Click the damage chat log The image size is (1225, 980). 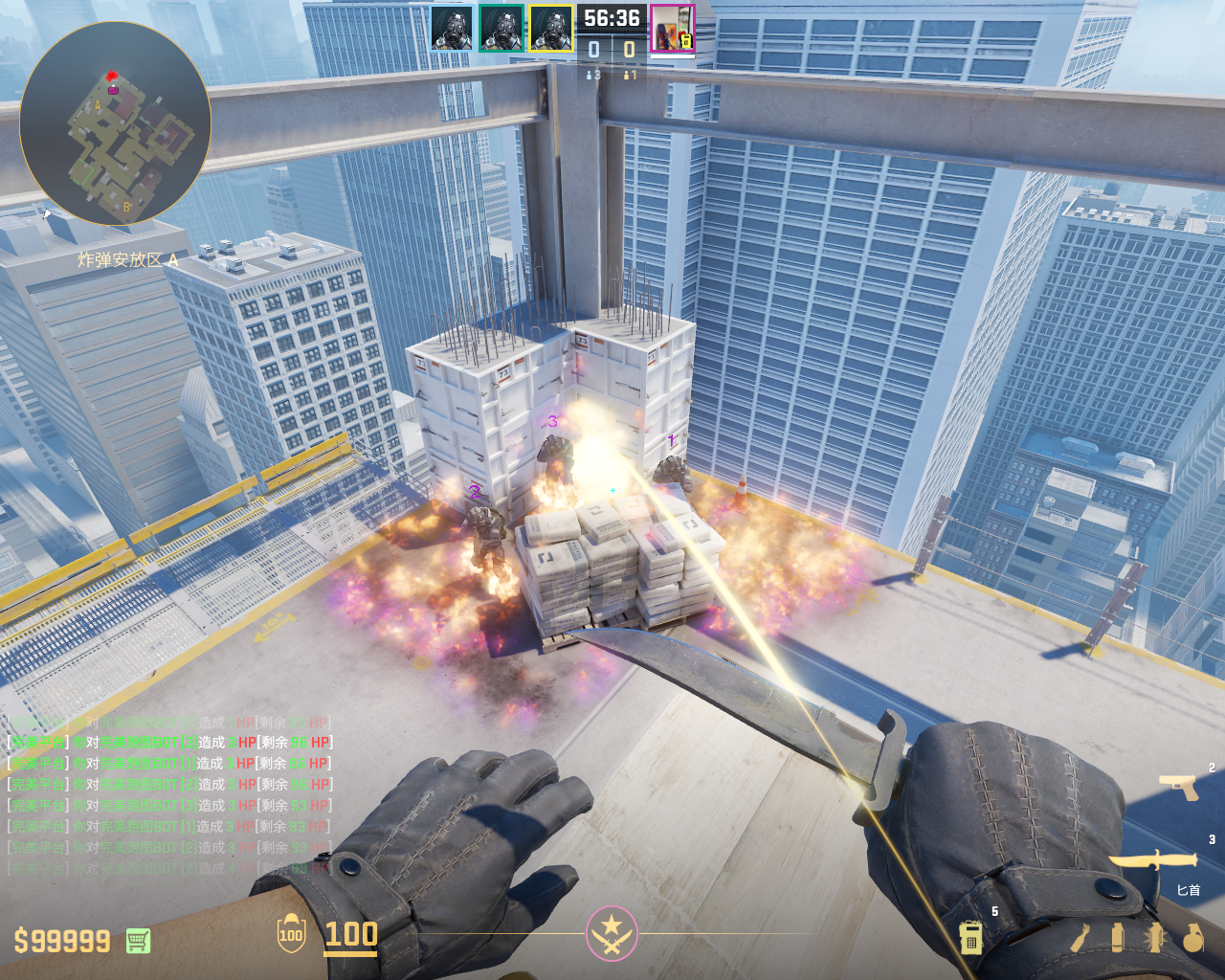(x=170, y=795)
